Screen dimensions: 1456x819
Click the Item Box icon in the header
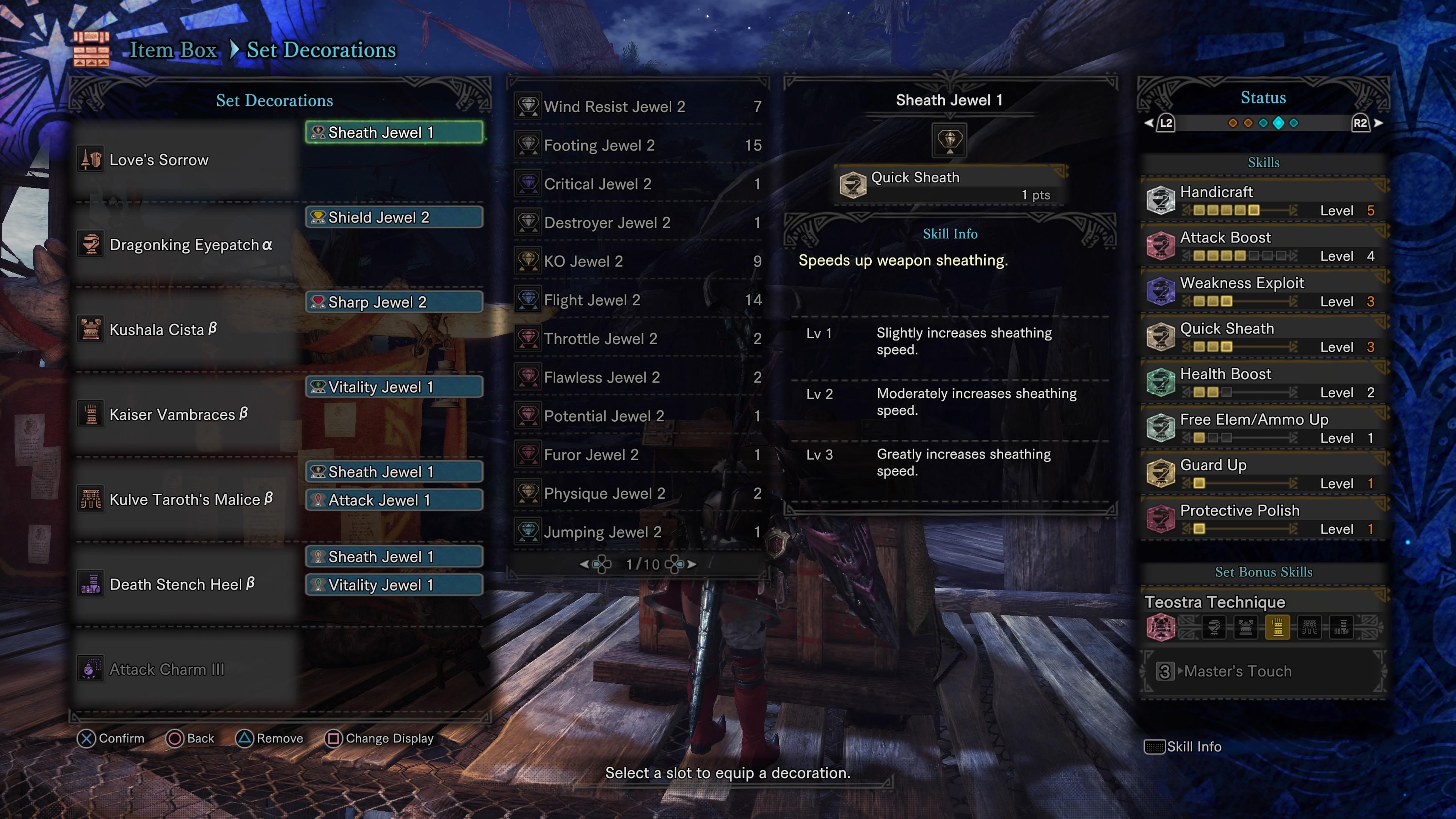click(92, 50)
